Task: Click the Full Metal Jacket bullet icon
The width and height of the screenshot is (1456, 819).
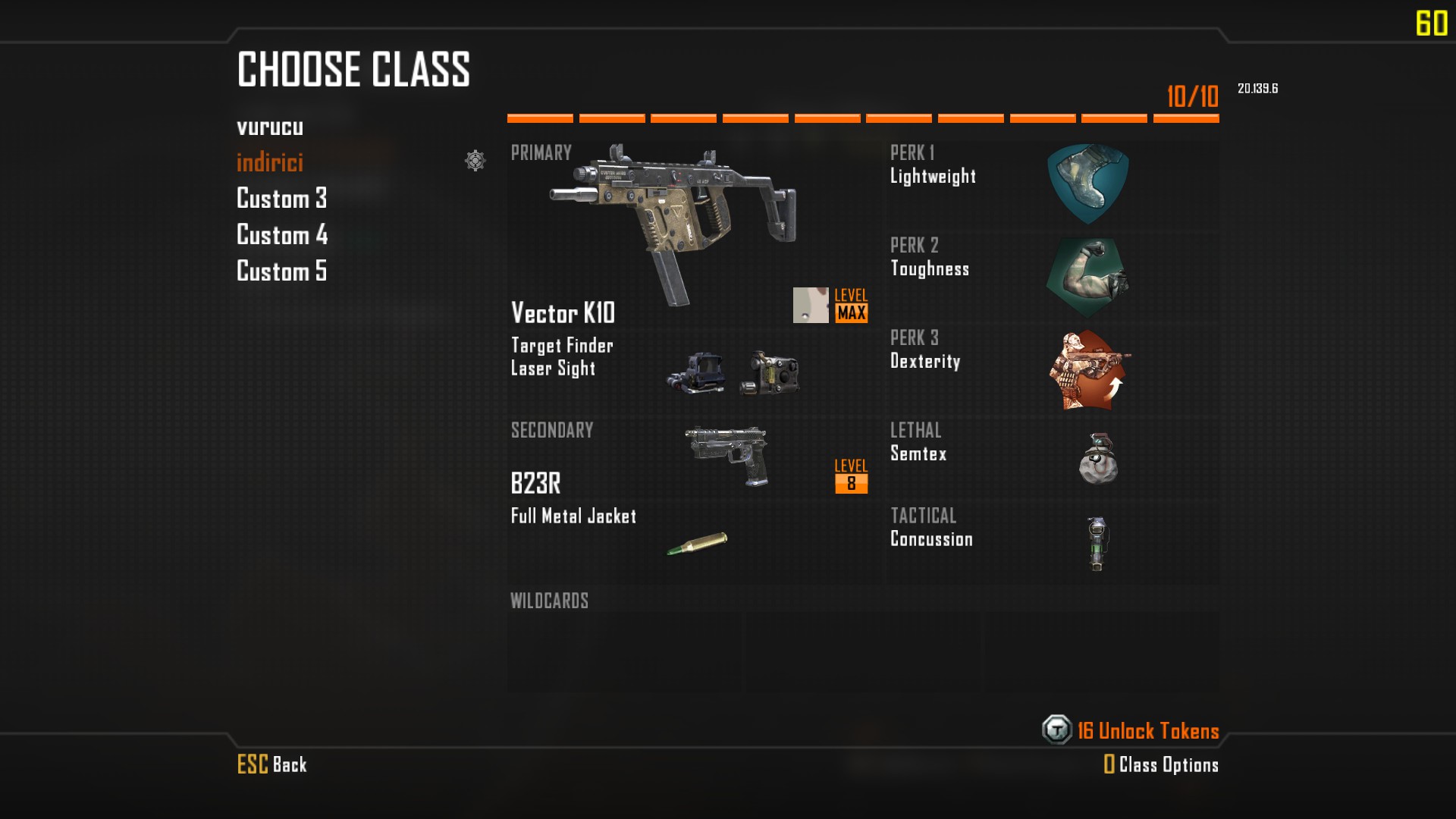Action: tap(697, 543)
